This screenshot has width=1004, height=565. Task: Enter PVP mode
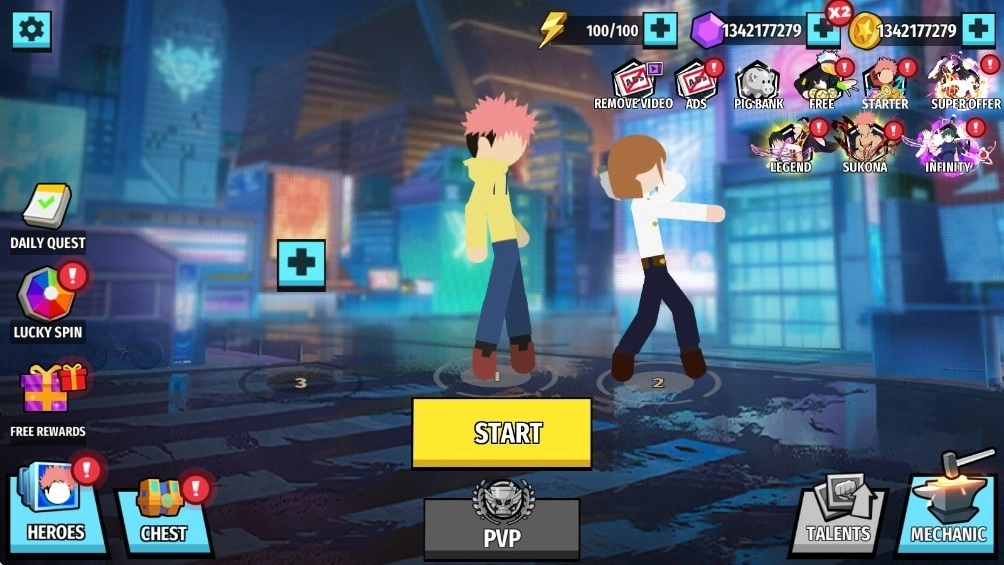tap(501, 526)
